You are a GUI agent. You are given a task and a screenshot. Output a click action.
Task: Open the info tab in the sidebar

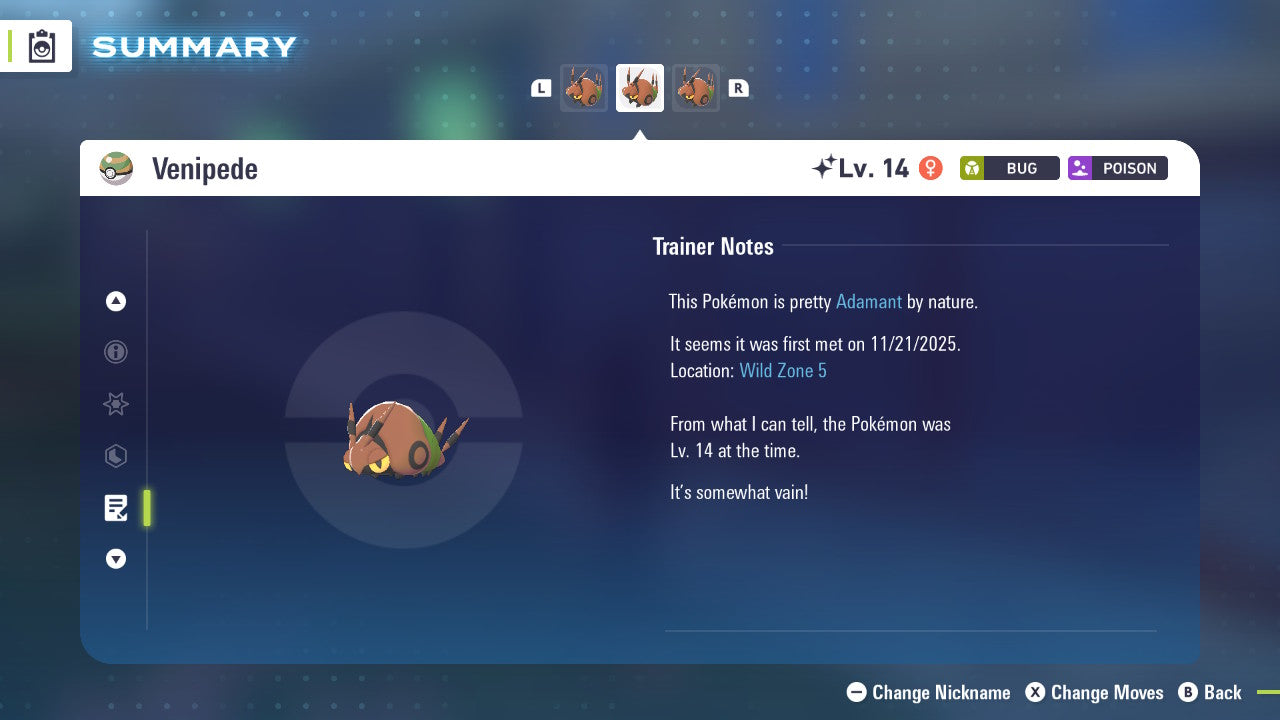pos(116,352)
